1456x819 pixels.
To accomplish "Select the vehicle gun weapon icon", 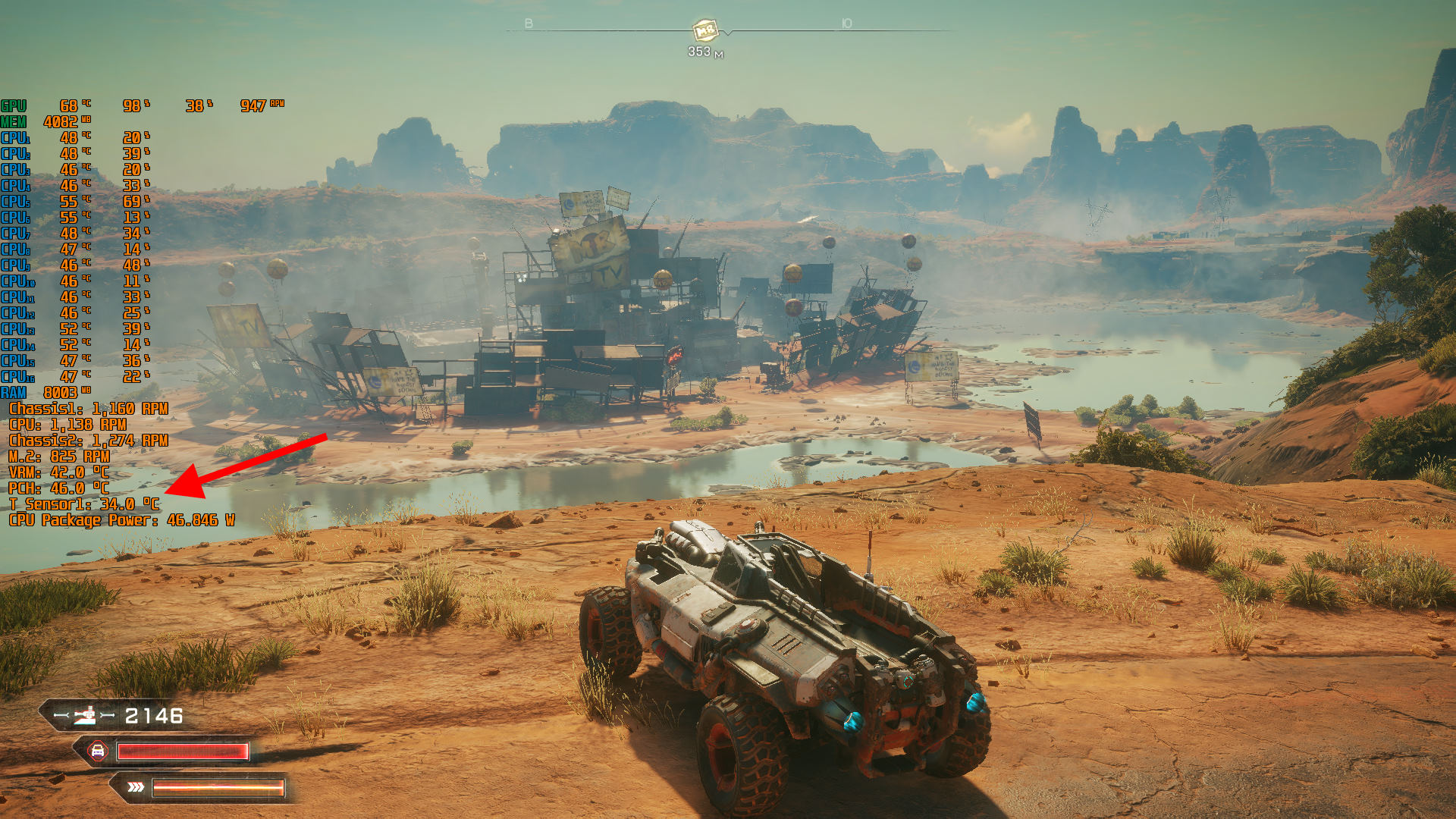I will 86,715.
